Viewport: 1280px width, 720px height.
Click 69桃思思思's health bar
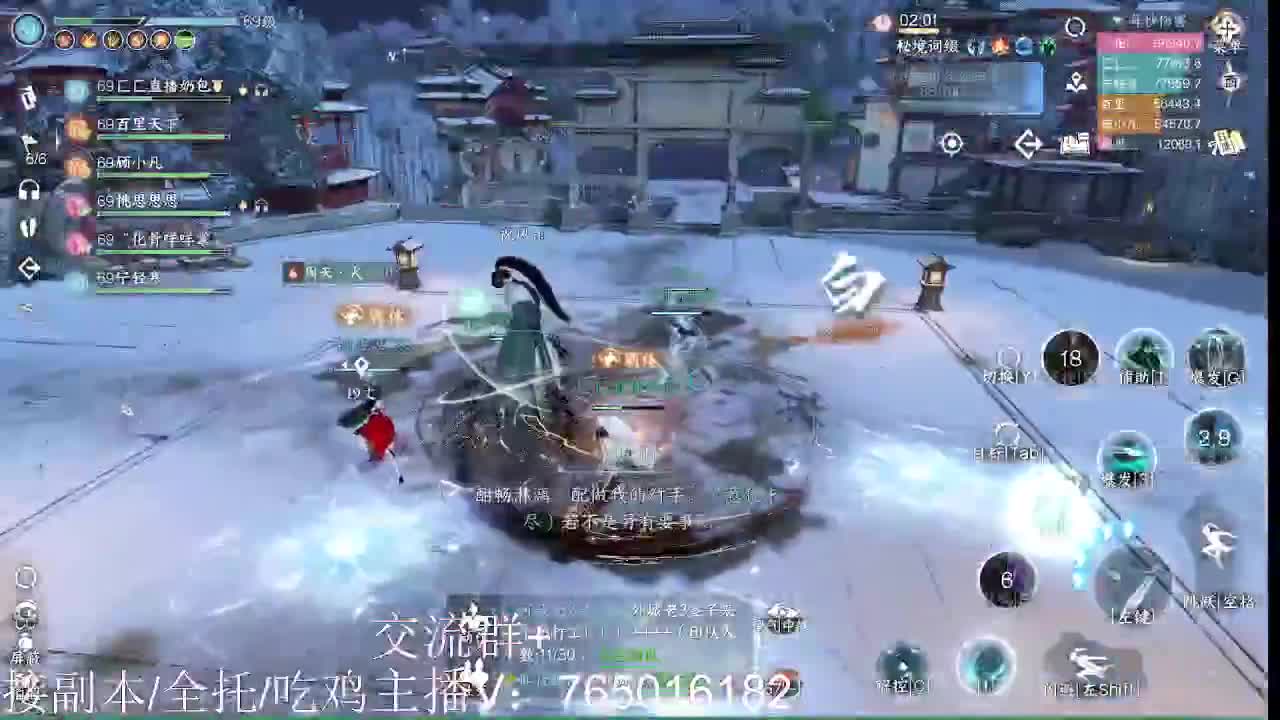coord(160,212)
